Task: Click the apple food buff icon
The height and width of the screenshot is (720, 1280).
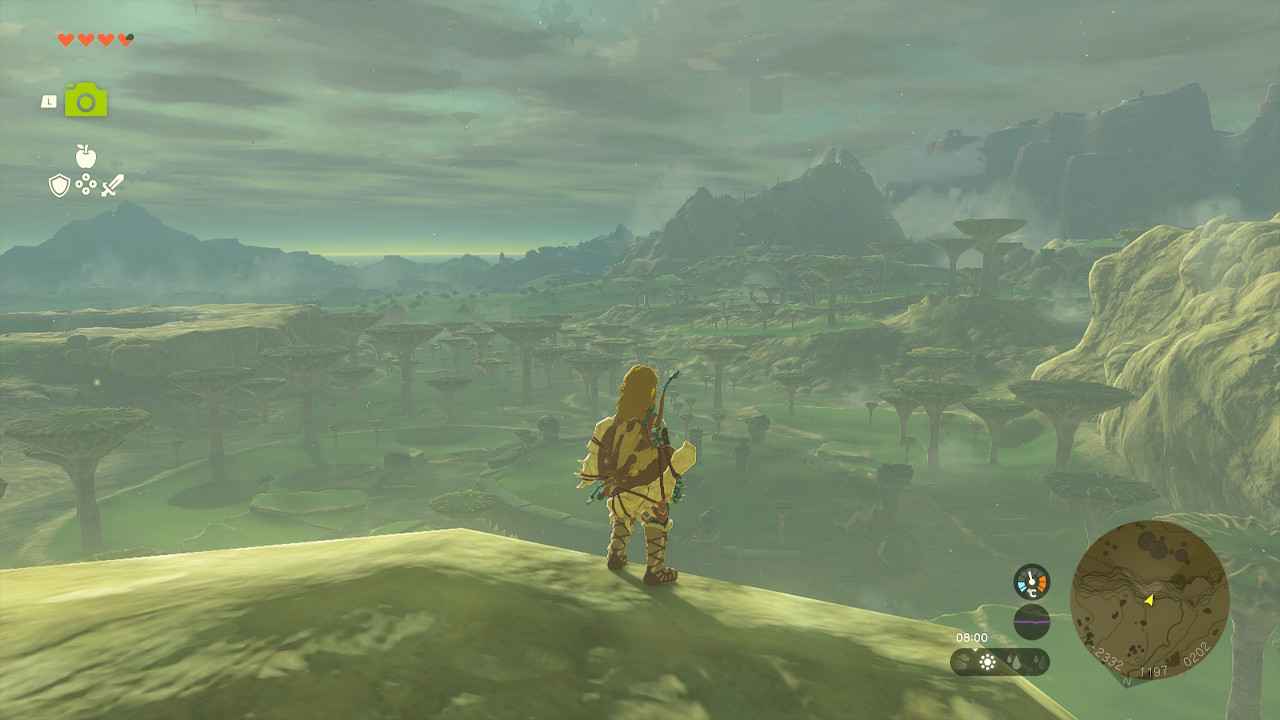Action: [x=84, y=155]
